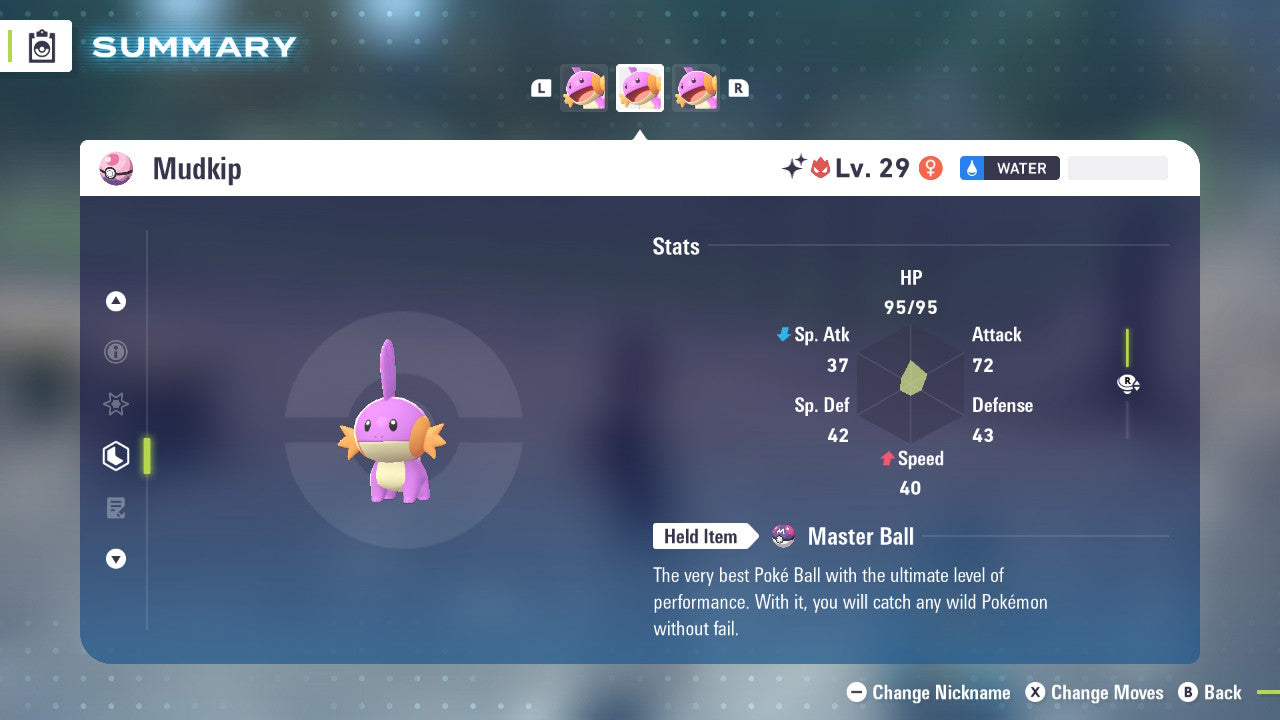Open the moves list sidebar icon
Screen dimensions: 1280x720
click(116, 508)
